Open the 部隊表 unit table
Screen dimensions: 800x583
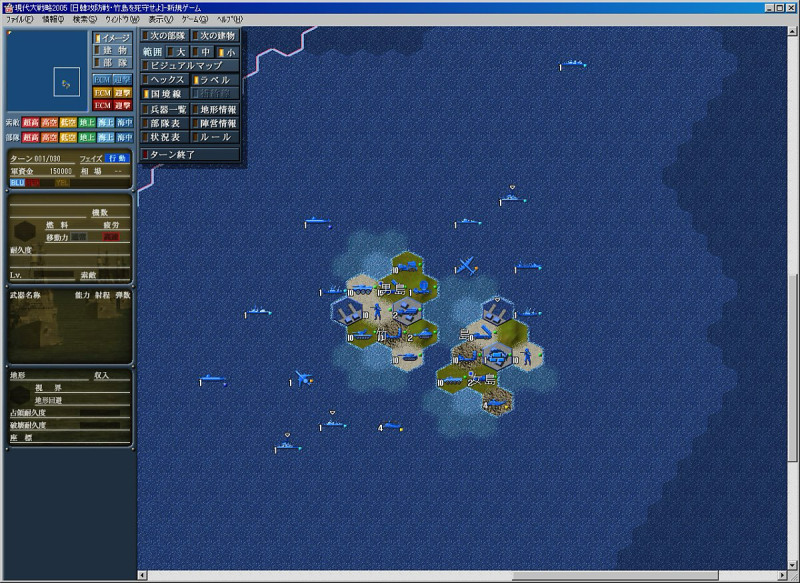tap(165, 123)
